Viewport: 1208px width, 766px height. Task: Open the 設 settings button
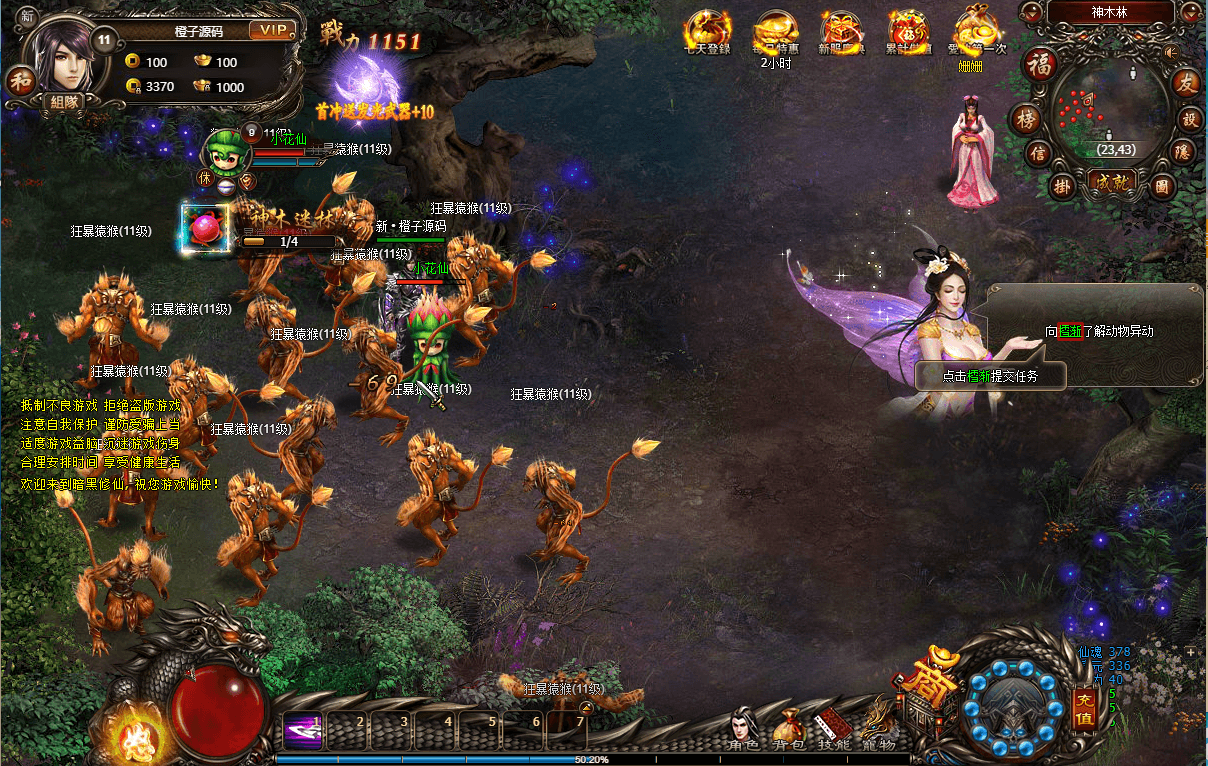pos(1190,118)
